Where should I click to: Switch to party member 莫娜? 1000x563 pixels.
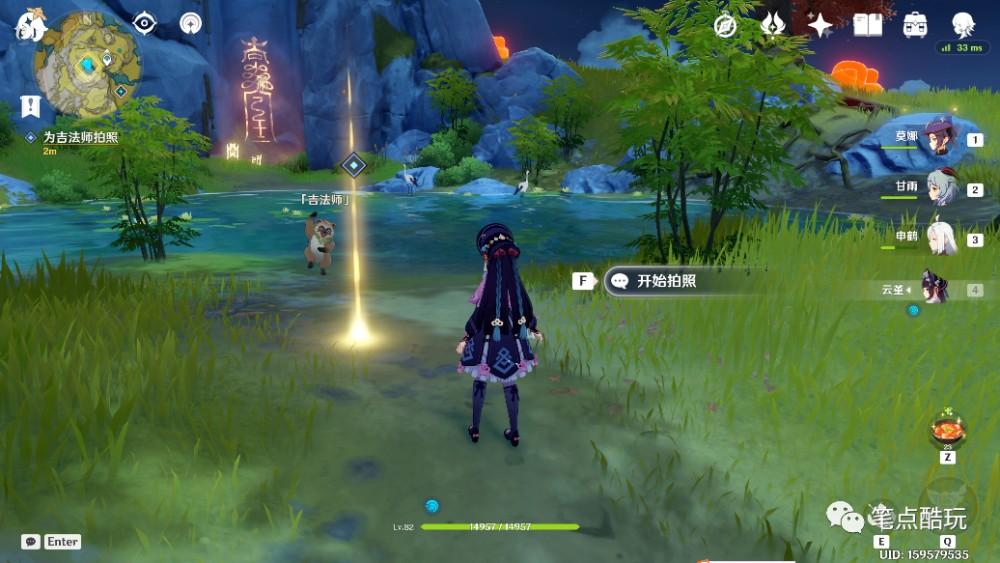click(938, 138)
